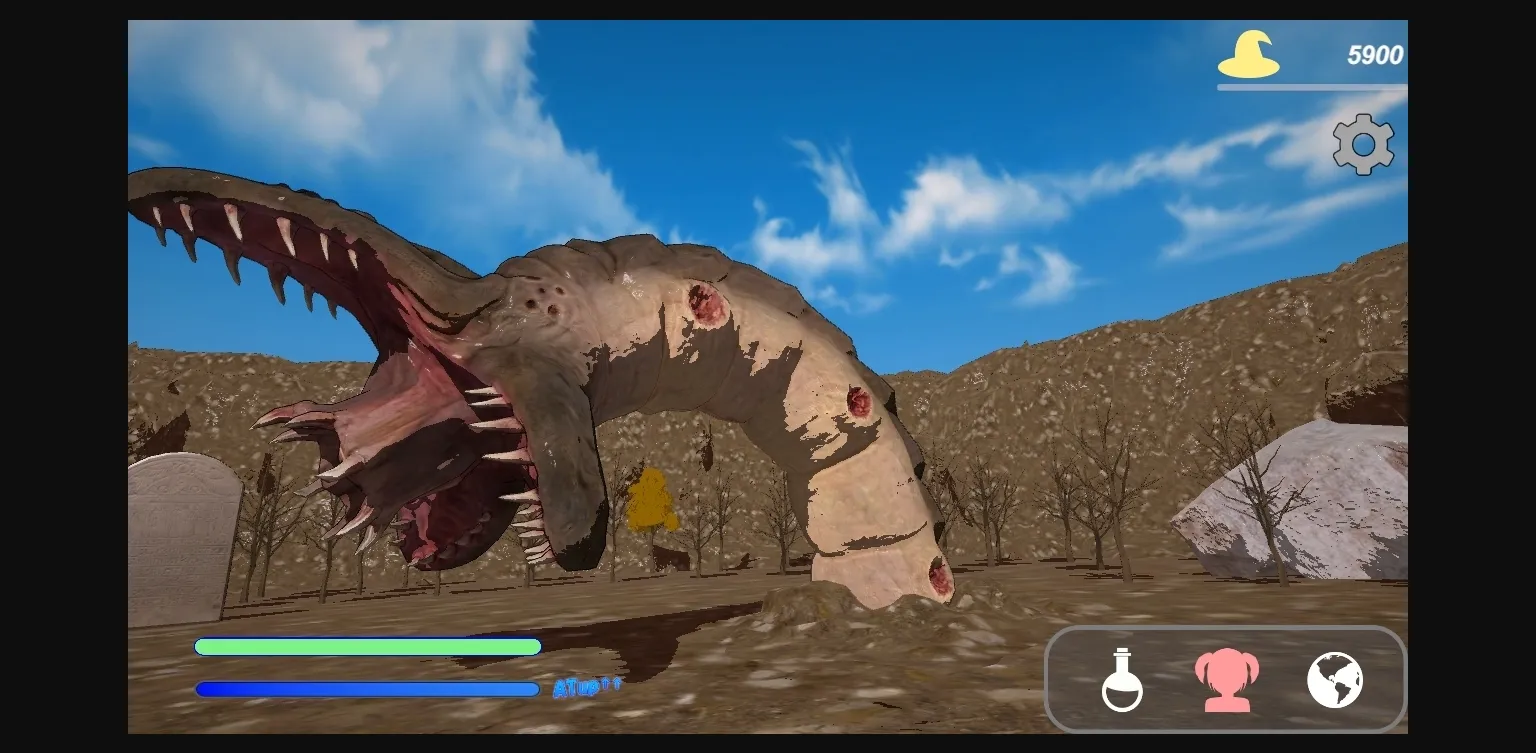The height and width of the screenshot is (753, 1536).
Task: Click the yellow wizard hat icon
Action: click(x=1246, y=55)
